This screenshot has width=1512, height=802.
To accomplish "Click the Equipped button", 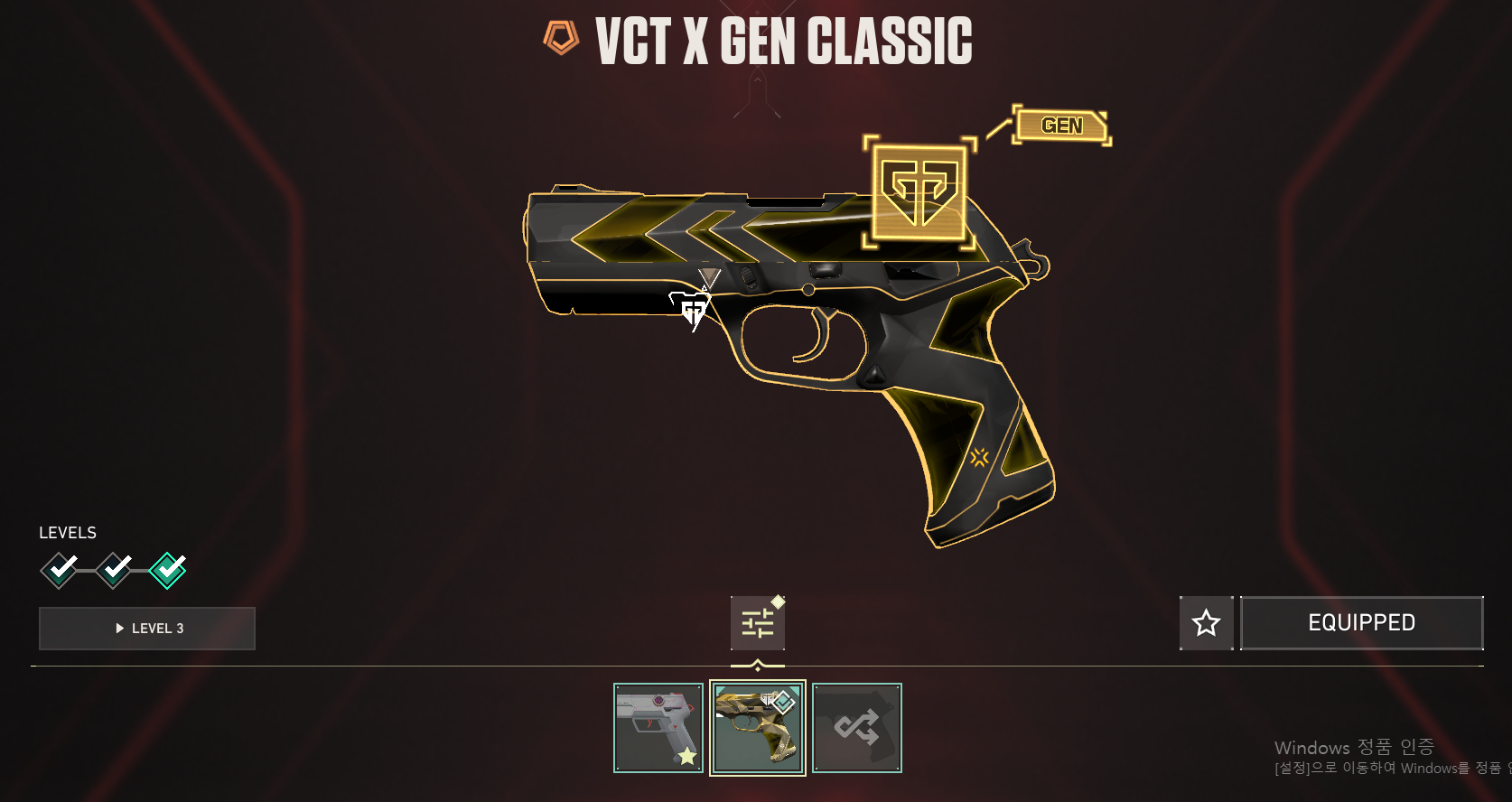I will [1361, 623].
